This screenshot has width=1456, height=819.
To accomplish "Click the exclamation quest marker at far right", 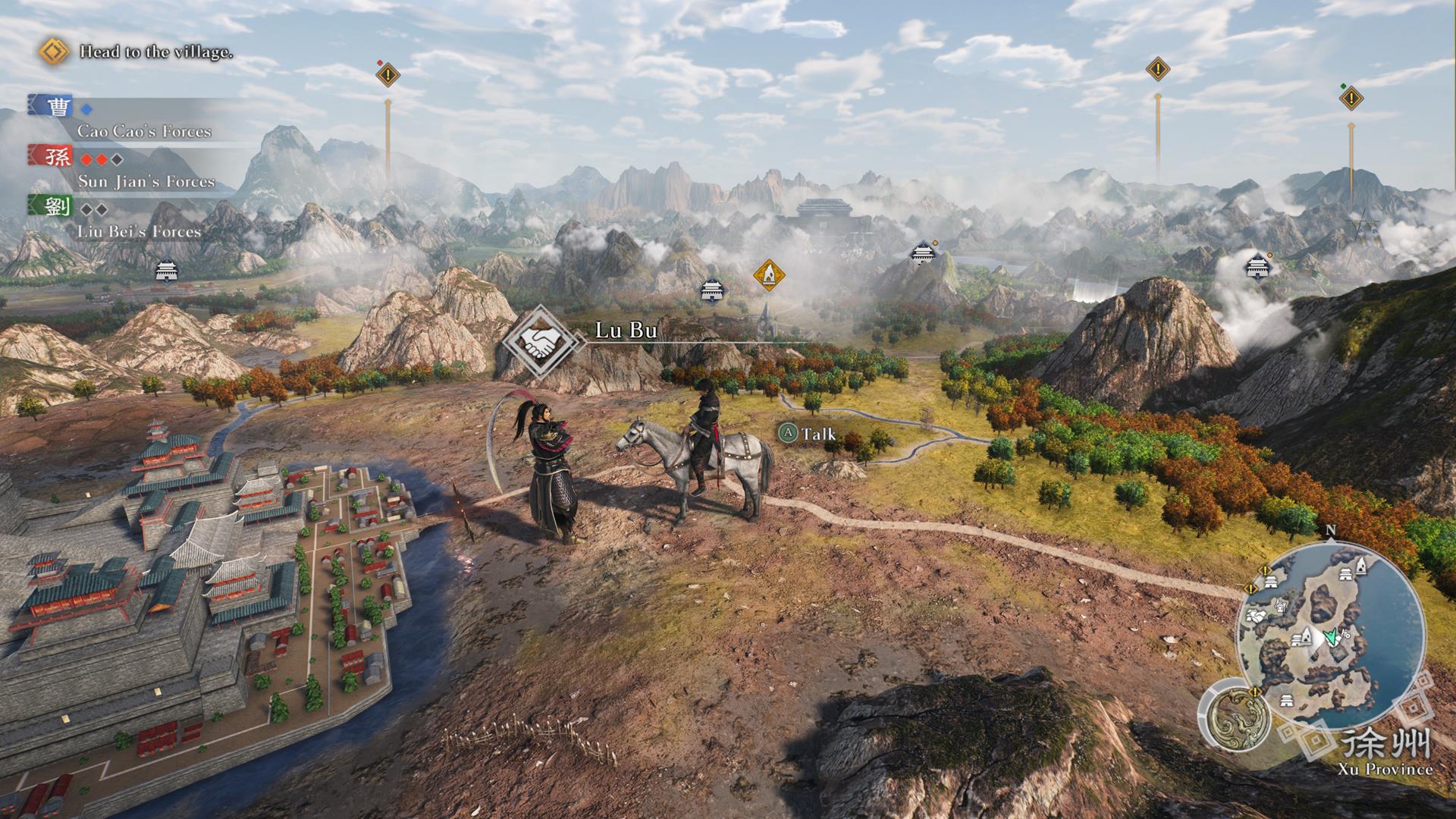I will pos(1350,97).
